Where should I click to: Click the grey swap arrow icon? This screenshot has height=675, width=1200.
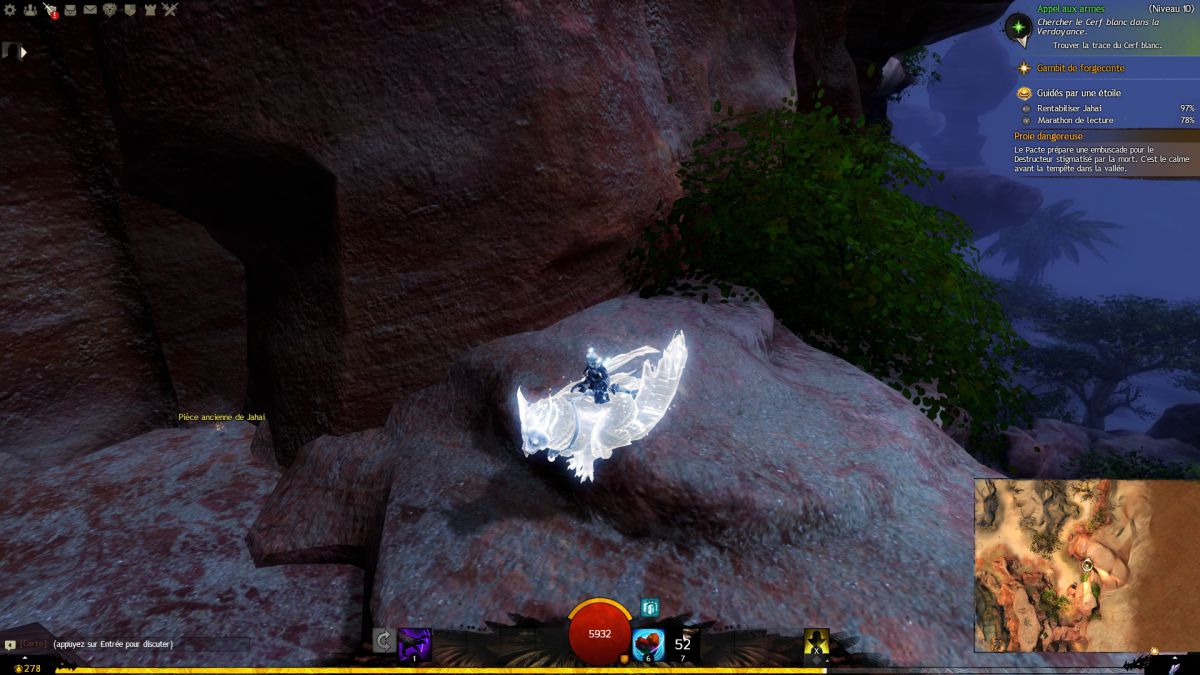pos(383,641)
